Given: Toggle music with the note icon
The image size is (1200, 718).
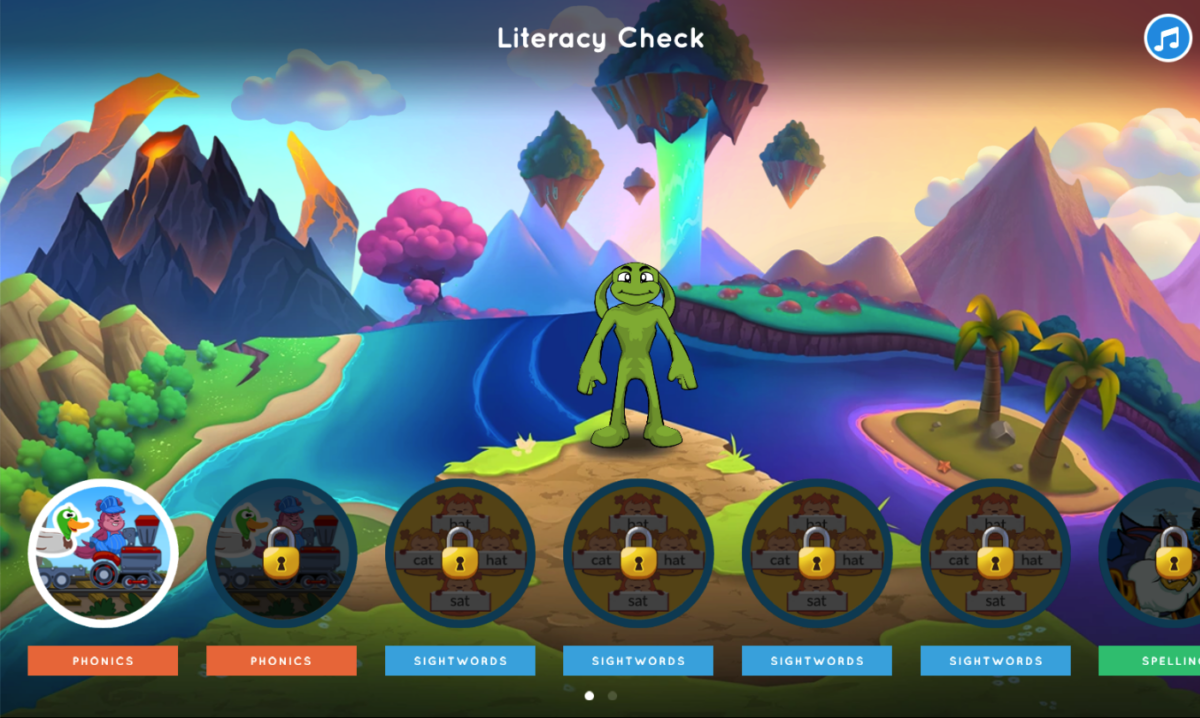Looking at the screenshot, I should 1167,39.
